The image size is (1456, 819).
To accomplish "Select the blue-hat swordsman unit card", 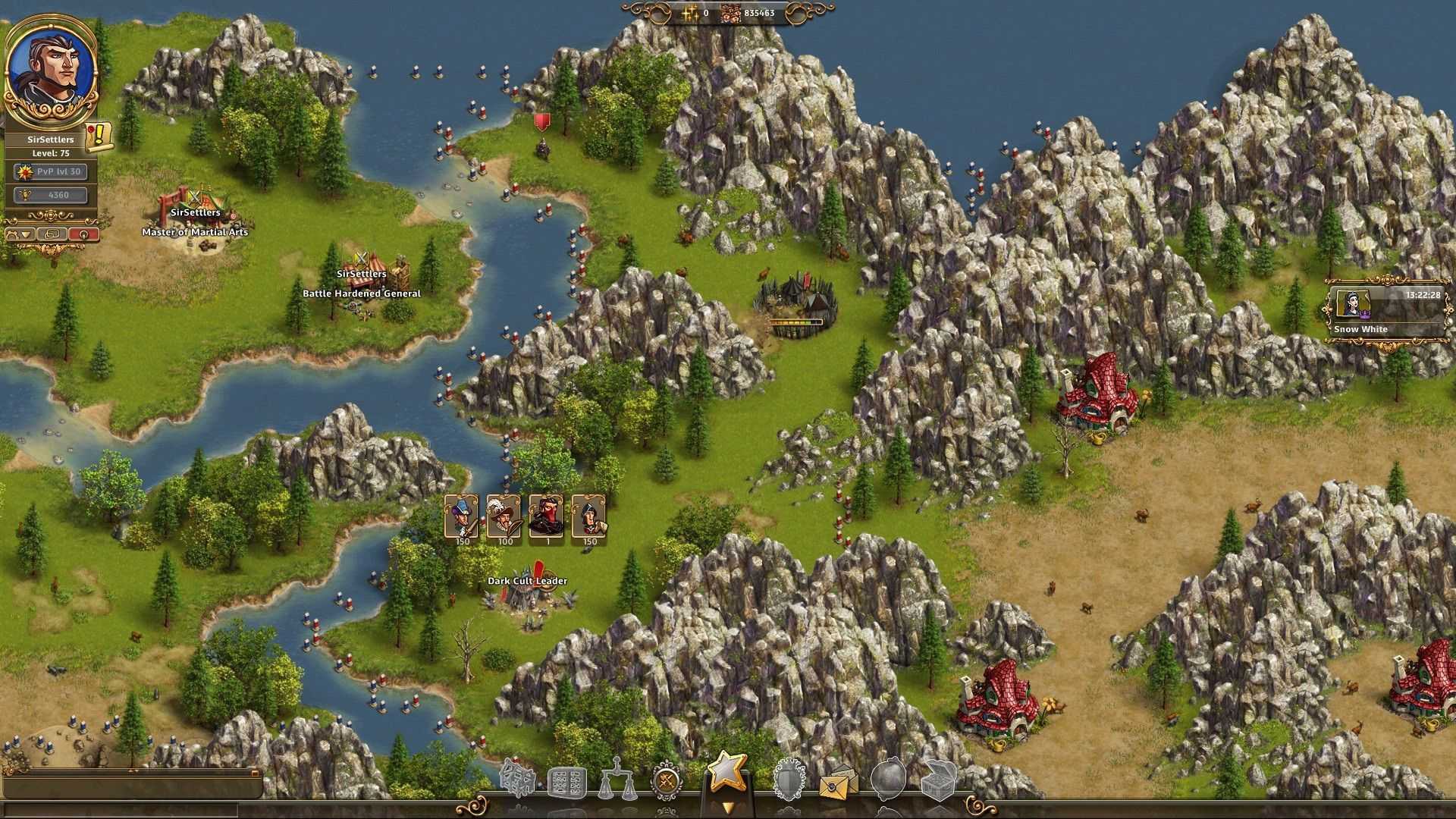I will point(462,518).
